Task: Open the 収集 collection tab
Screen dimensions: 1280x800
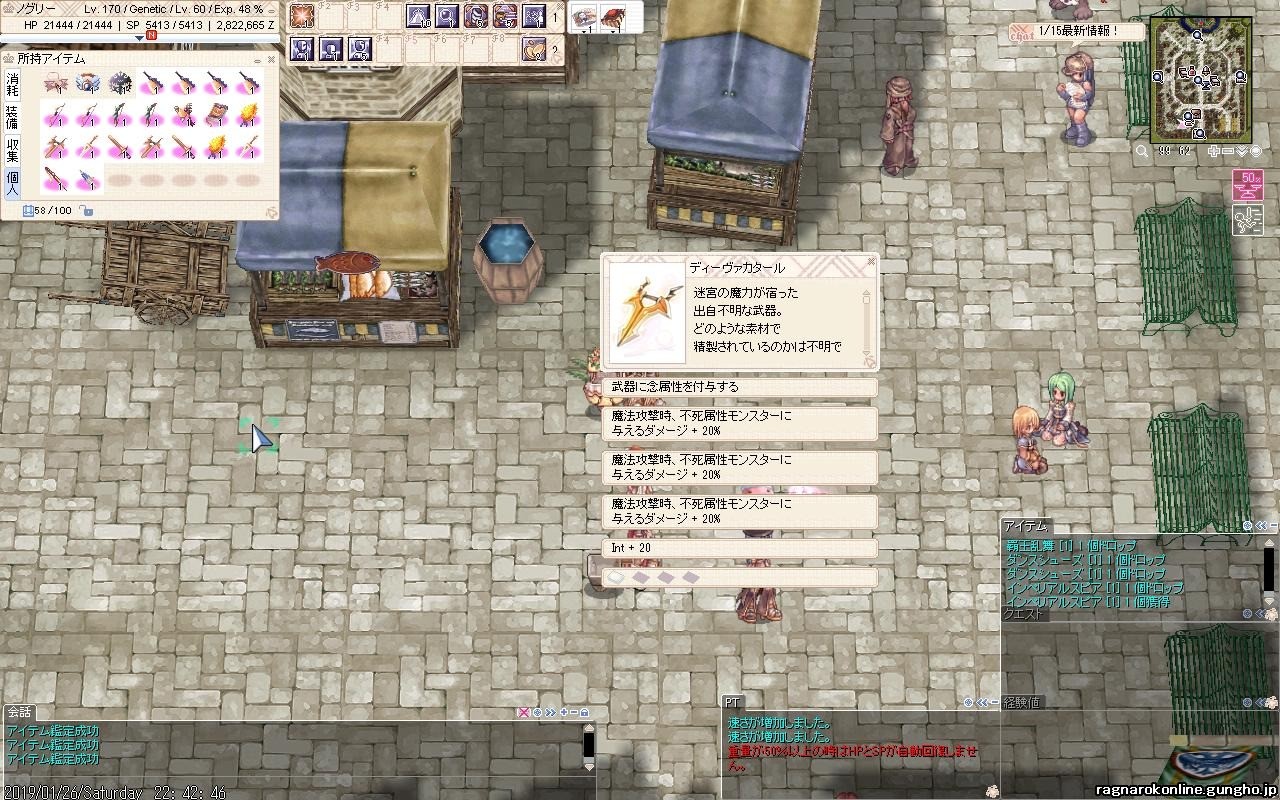Action: 13,149
